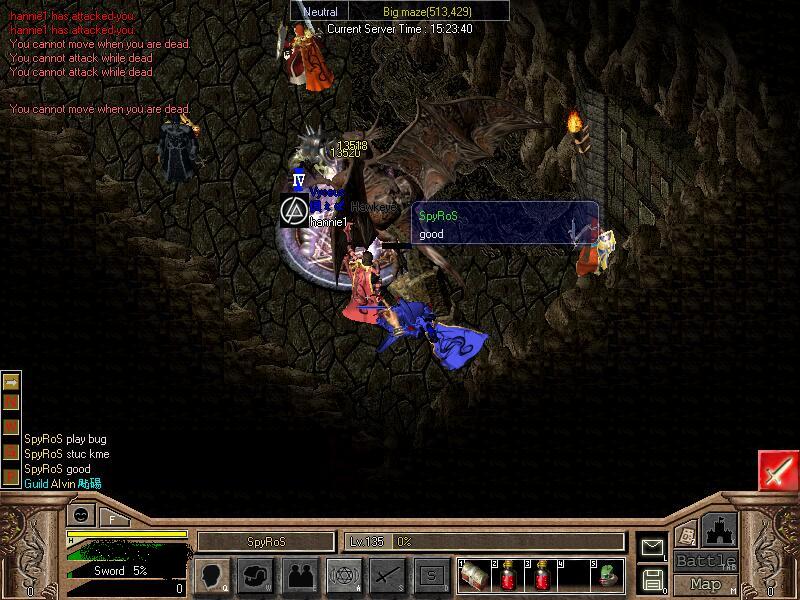Activate the hexagram magic button
This screenshot has height=600, width=800.
click(345, 575)
